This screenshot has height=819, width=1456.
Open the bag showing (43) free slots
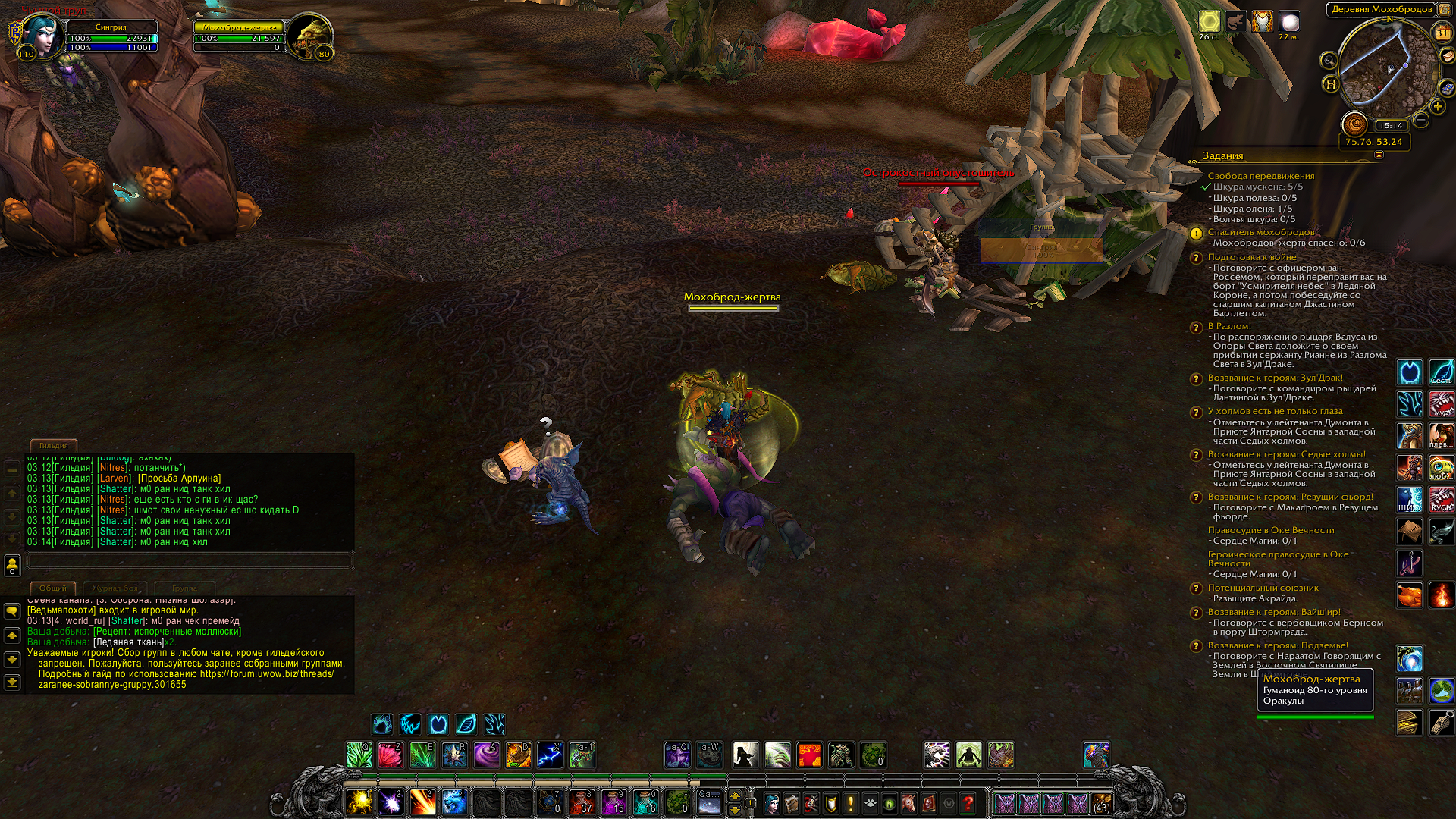(x=1101, y=802)
